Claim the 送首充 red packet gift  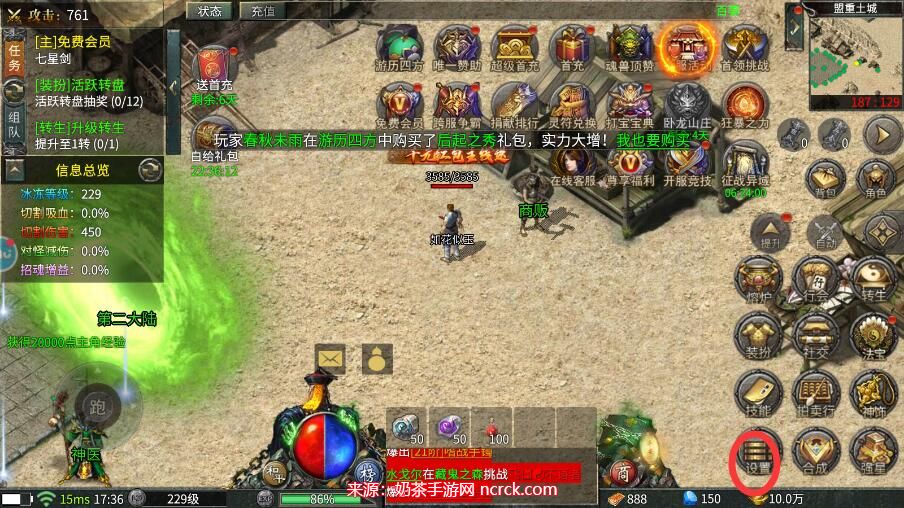(x=214, y=68)
